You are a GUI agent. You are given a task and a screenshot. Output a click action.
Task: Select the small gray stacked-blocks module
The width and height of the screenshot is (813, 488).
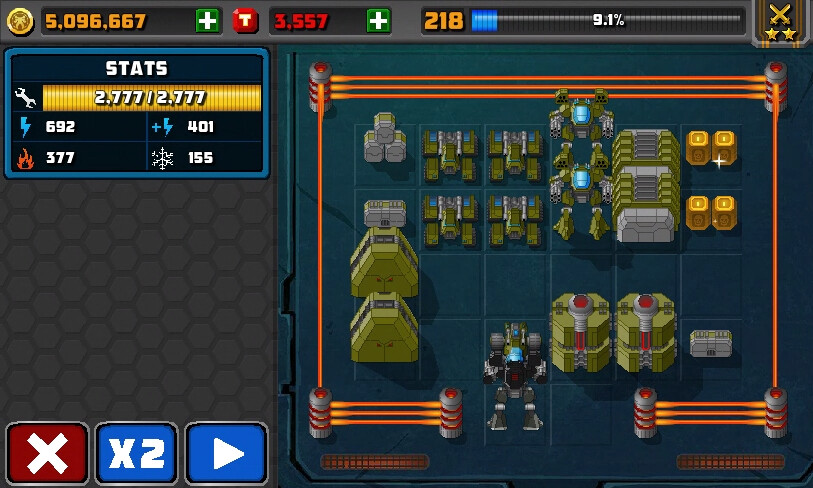385,138
